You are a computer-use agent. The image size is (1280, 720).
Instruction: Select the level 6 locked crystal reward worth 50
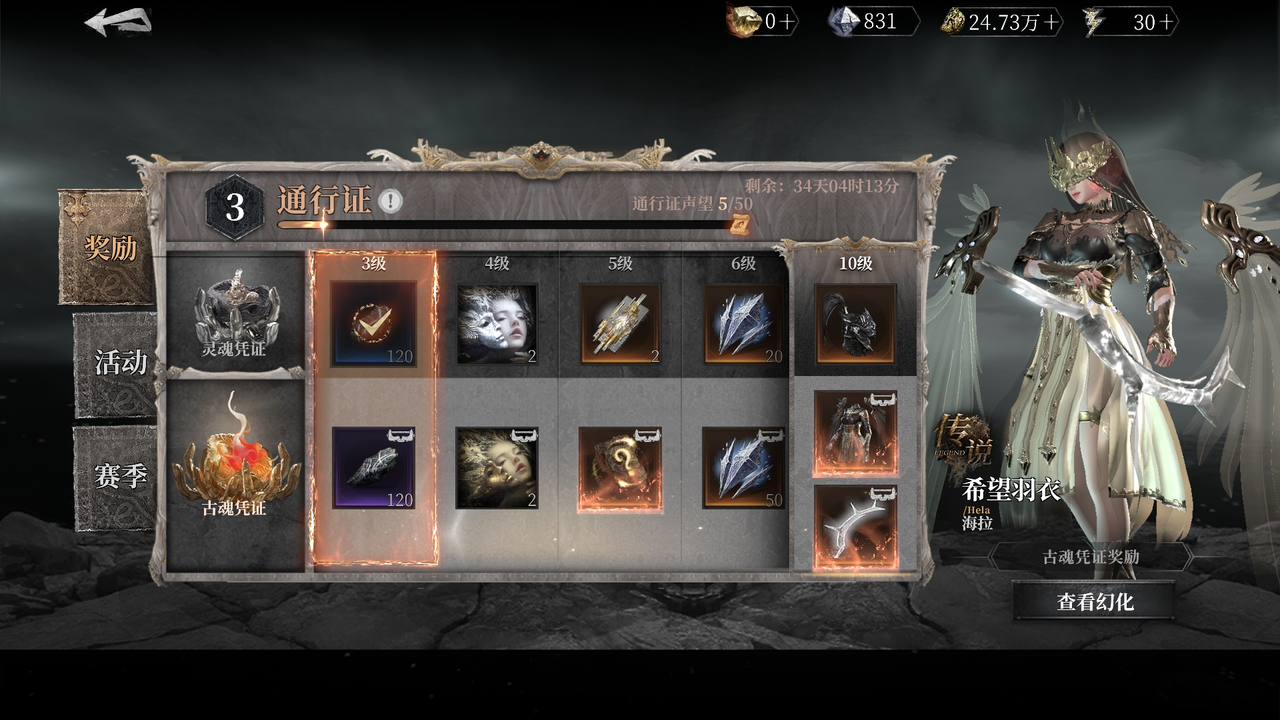(744, 468)
